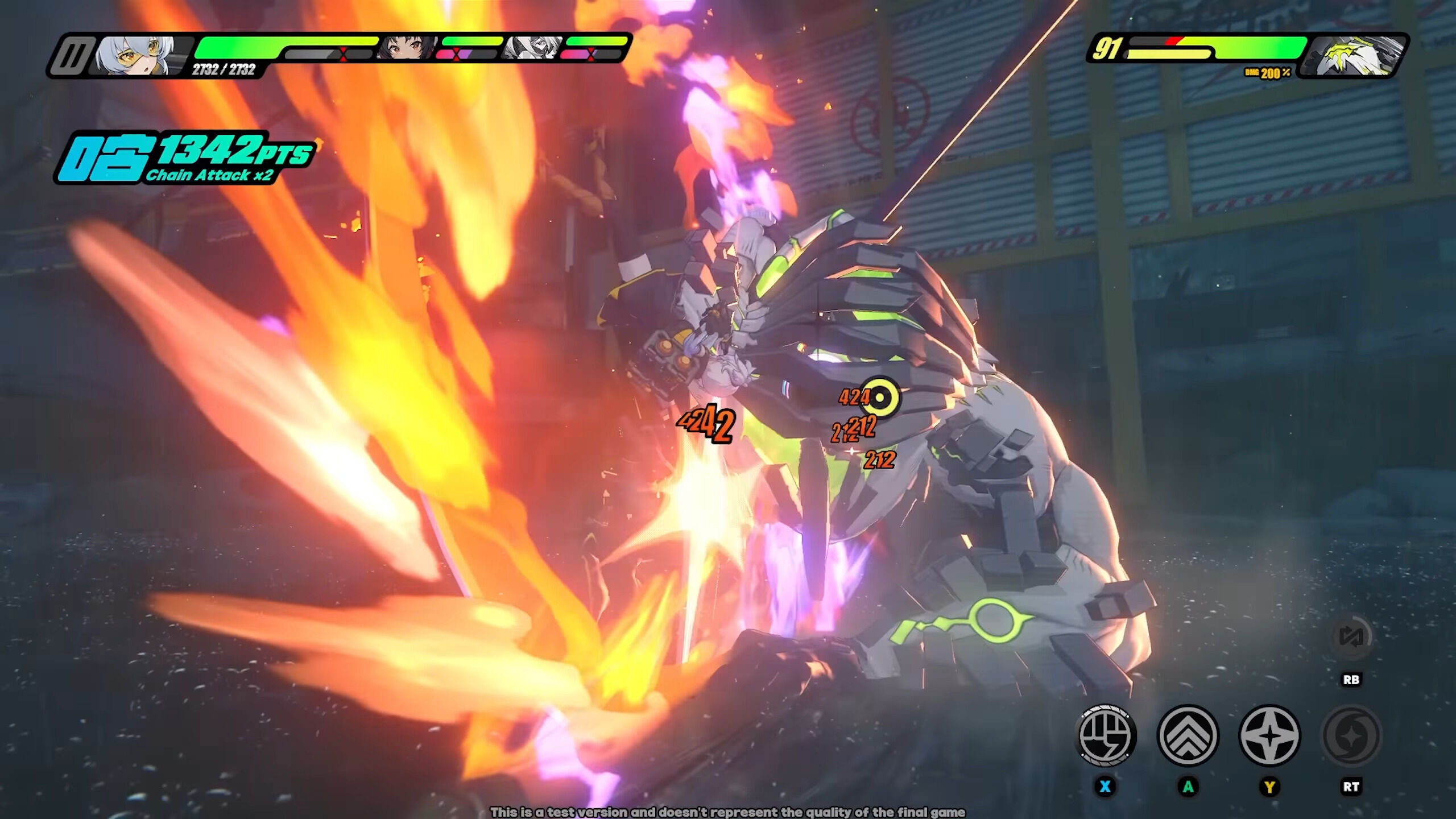The height and width of the screenshot is (819, 1456).
Task: Switch to the dark-haired teammate portrait
Action: coord(407,48)
